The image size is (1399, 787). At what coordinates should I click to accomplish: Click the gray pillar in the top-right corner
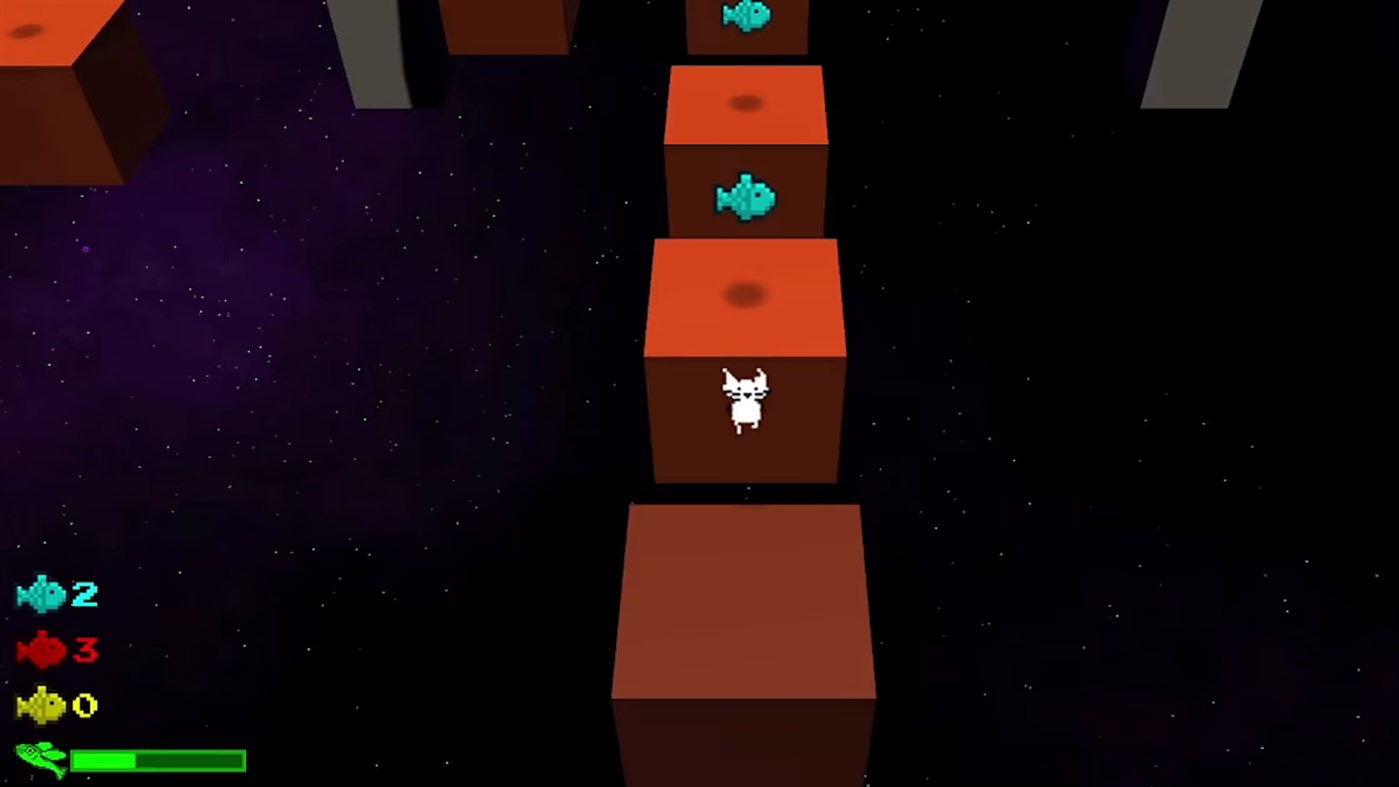[x=1200, y=50]
